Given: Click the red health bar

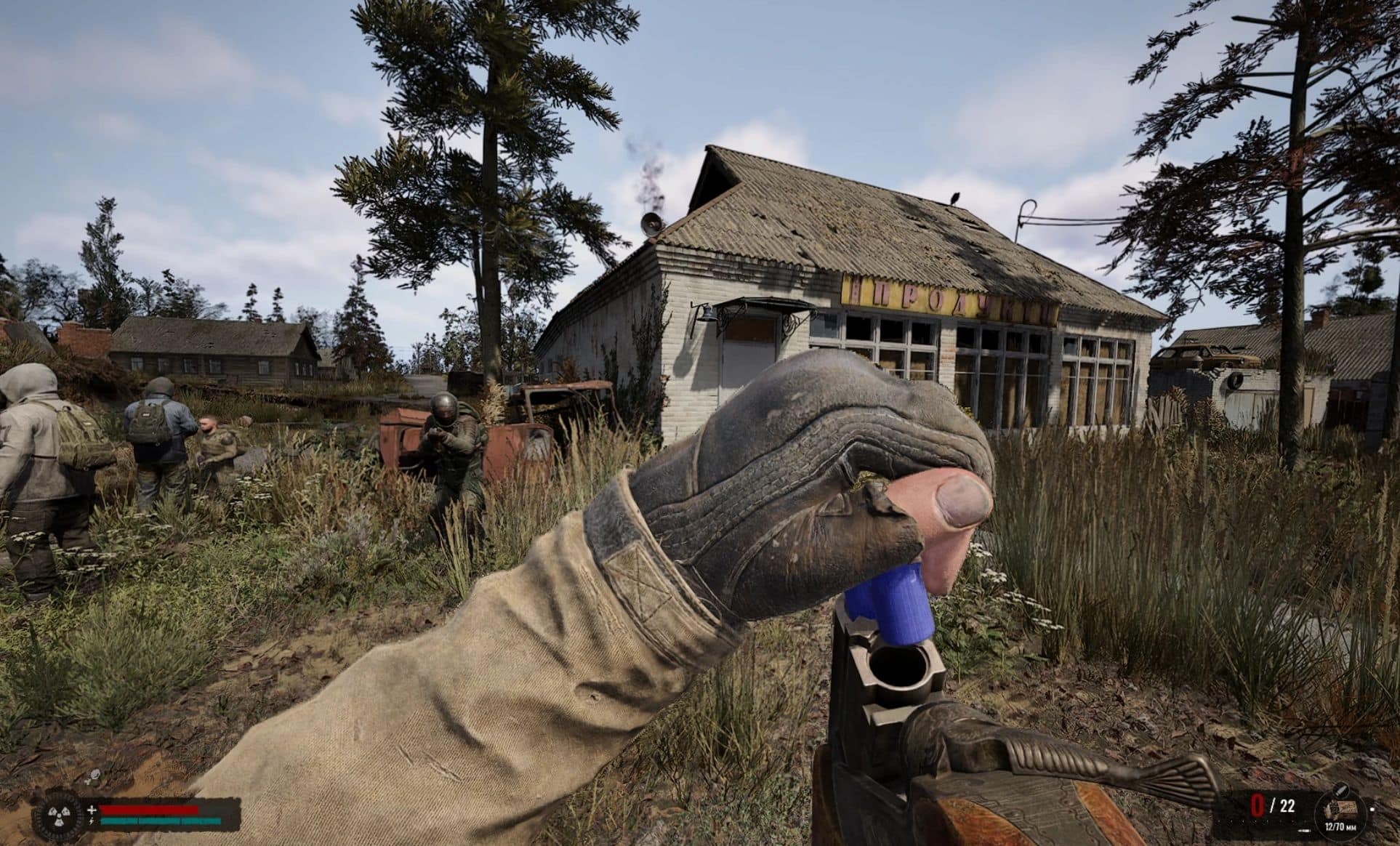Looking at the screenshot, I should [149, 809].
